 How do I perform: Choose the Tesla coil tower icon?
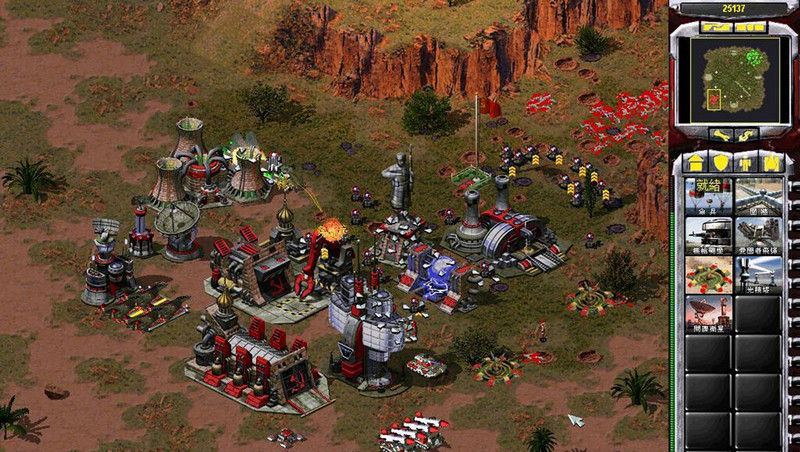(x=757, y=275)
